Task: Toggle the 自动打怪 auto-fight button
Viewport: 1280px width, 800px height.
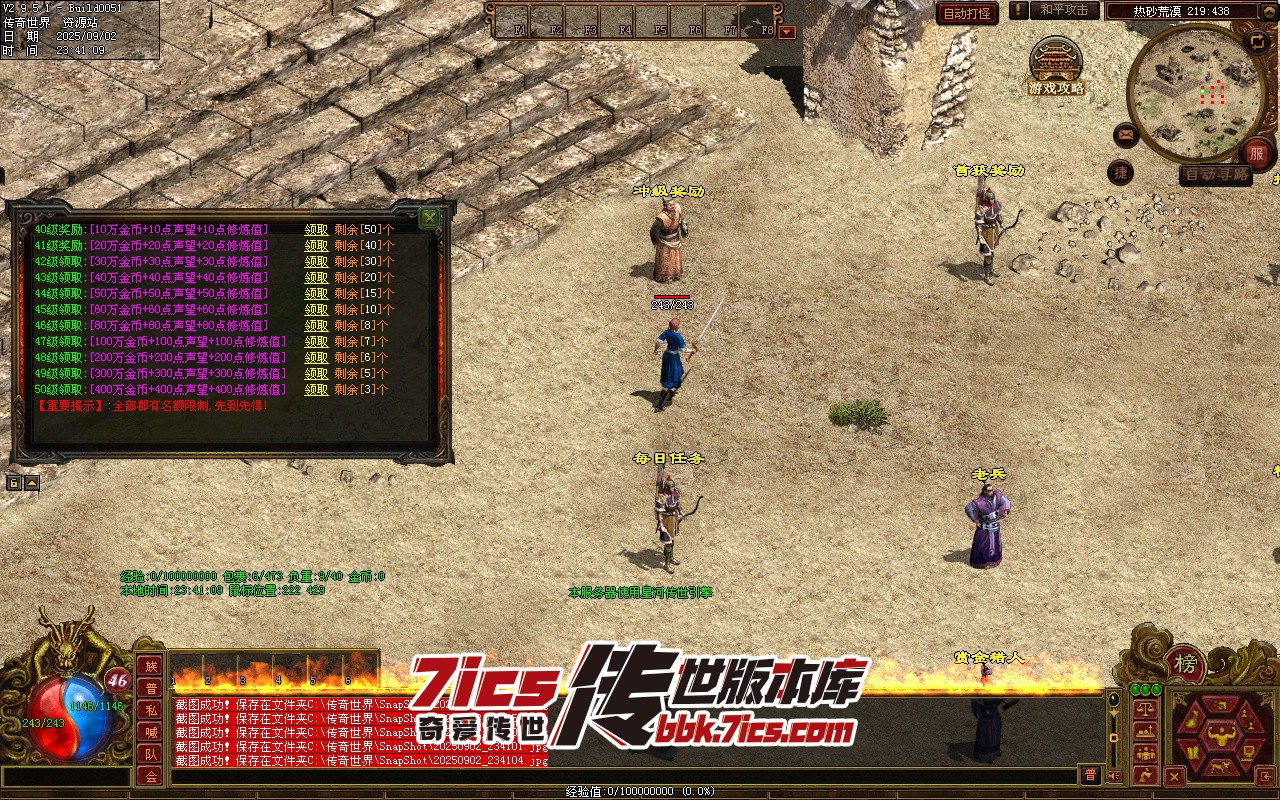Action: [967, 13]
